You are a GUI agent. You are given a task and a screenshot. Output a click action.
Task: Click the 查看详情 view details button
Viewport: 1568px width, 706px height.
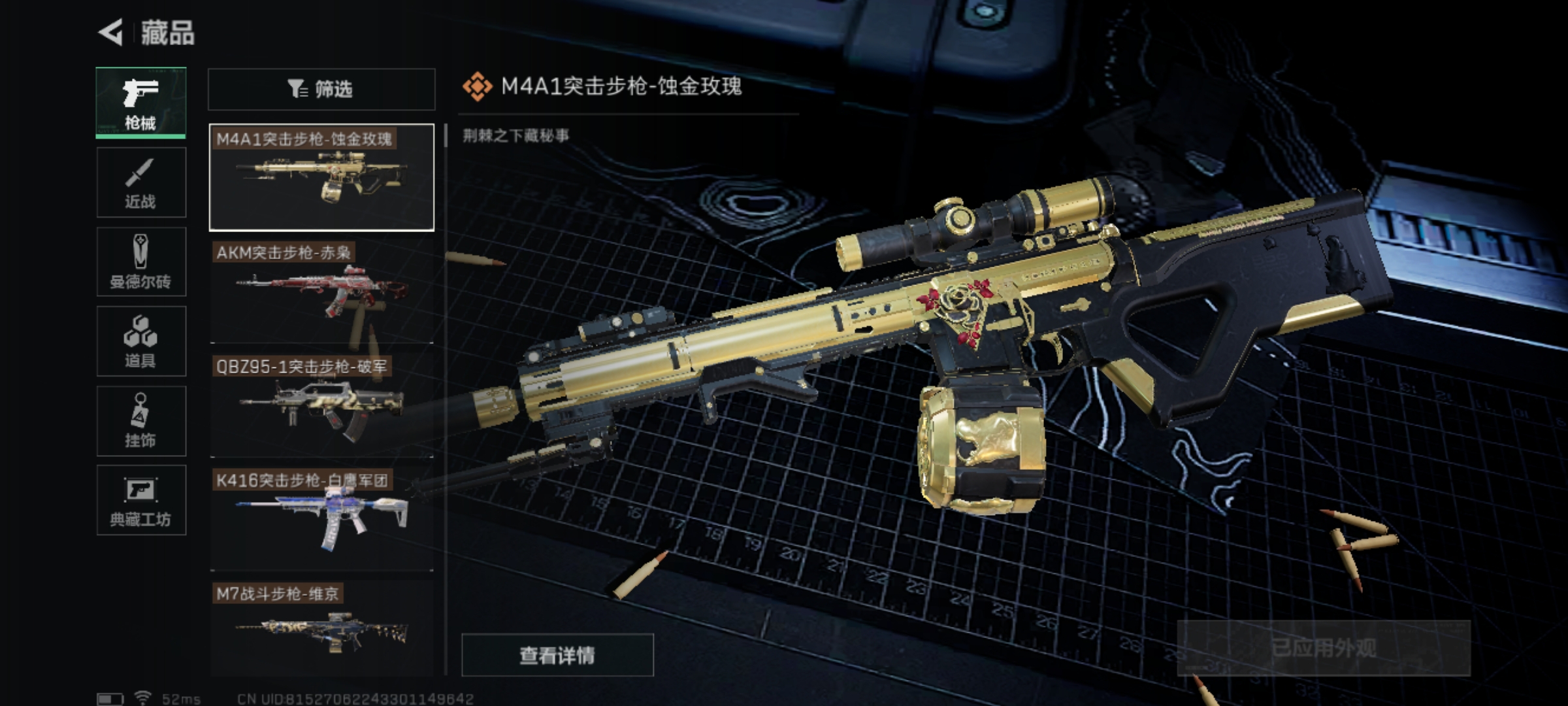(557, 654)
